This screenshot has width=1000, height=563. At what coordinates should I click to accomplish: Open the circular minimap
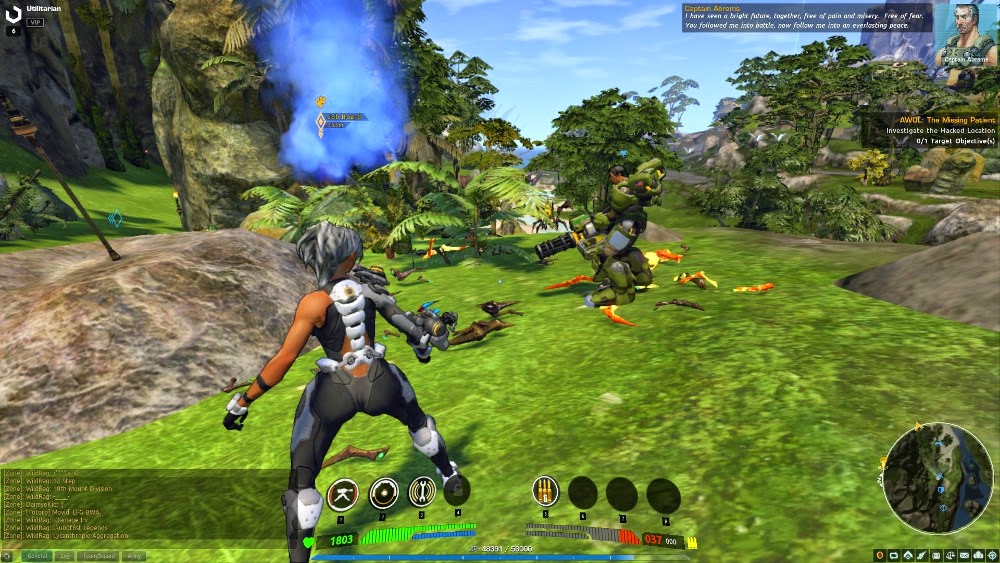pyautogui.click(x=938, y=476)
